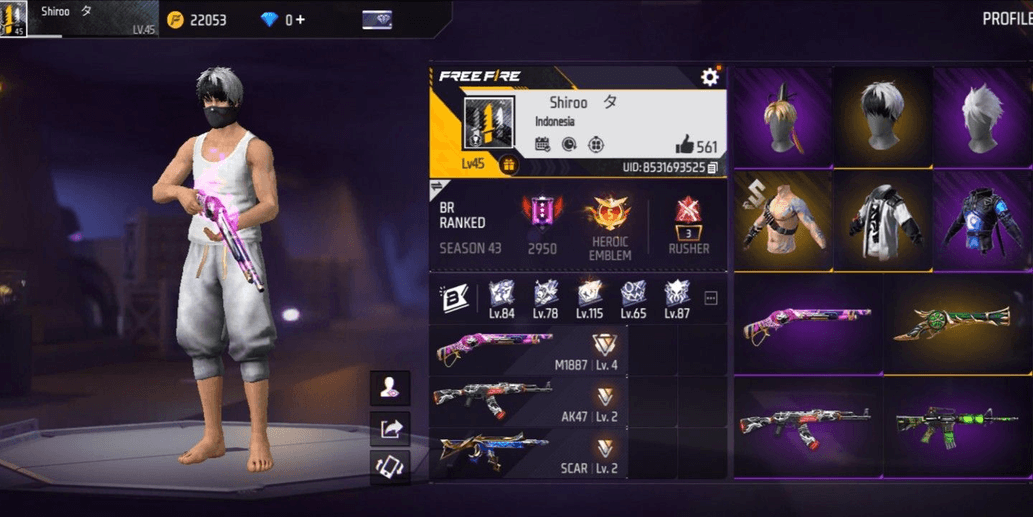View the Heroic Emblem badge
1033x517 pixels.
coord(609,214)
